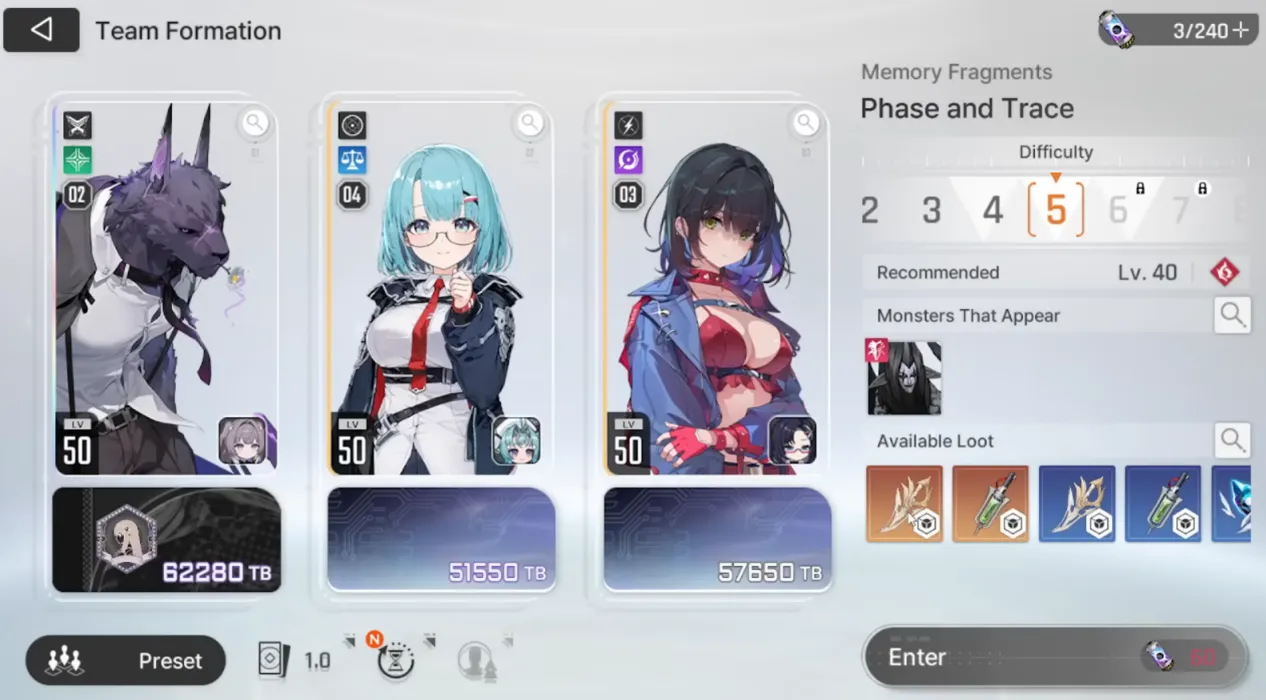Select the teal-haired glasses girl card
Image resolution: width=1266 pixels, height=700 pixels.
440,290
